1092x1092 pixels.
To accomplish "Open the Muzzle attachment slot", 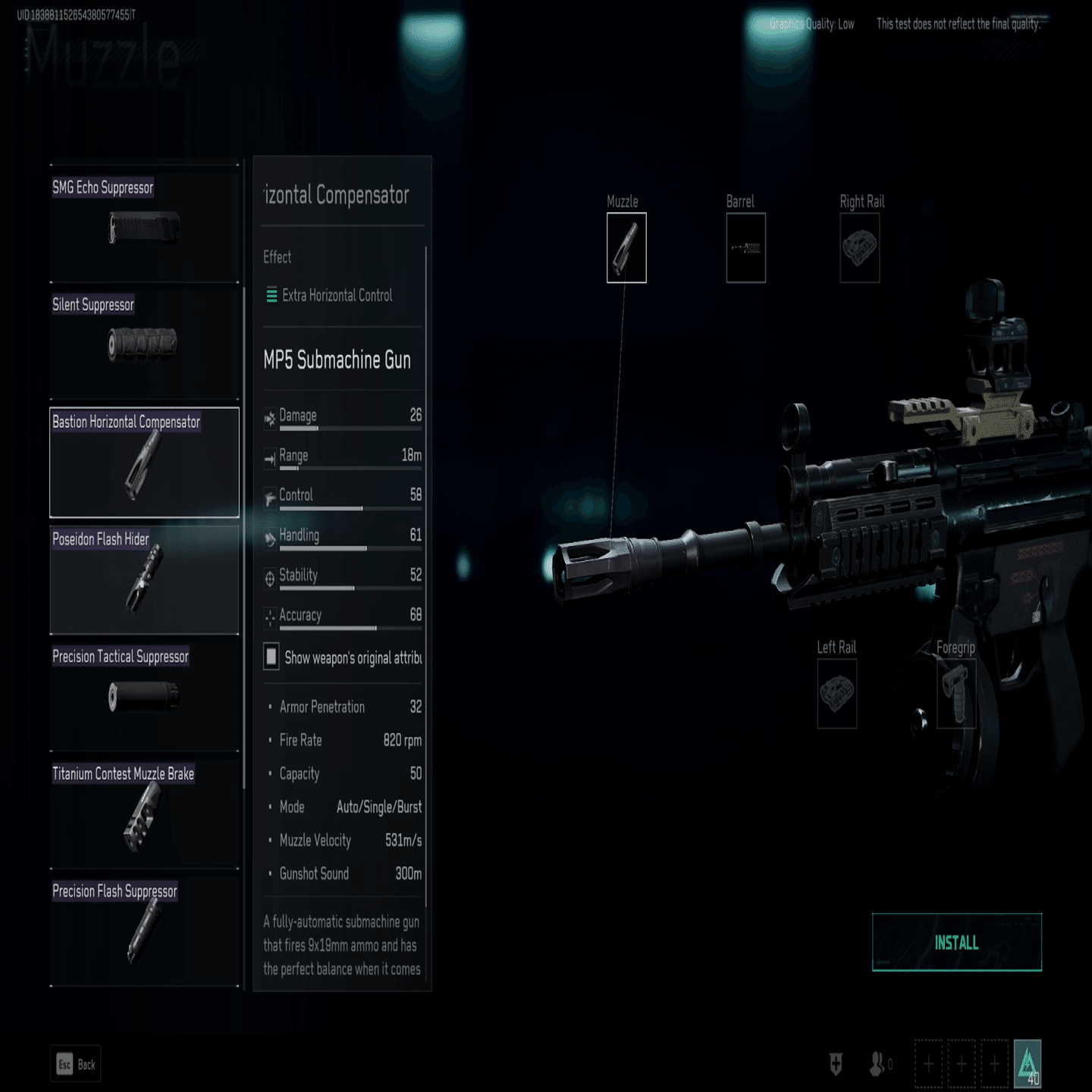I will pos(626,248).
